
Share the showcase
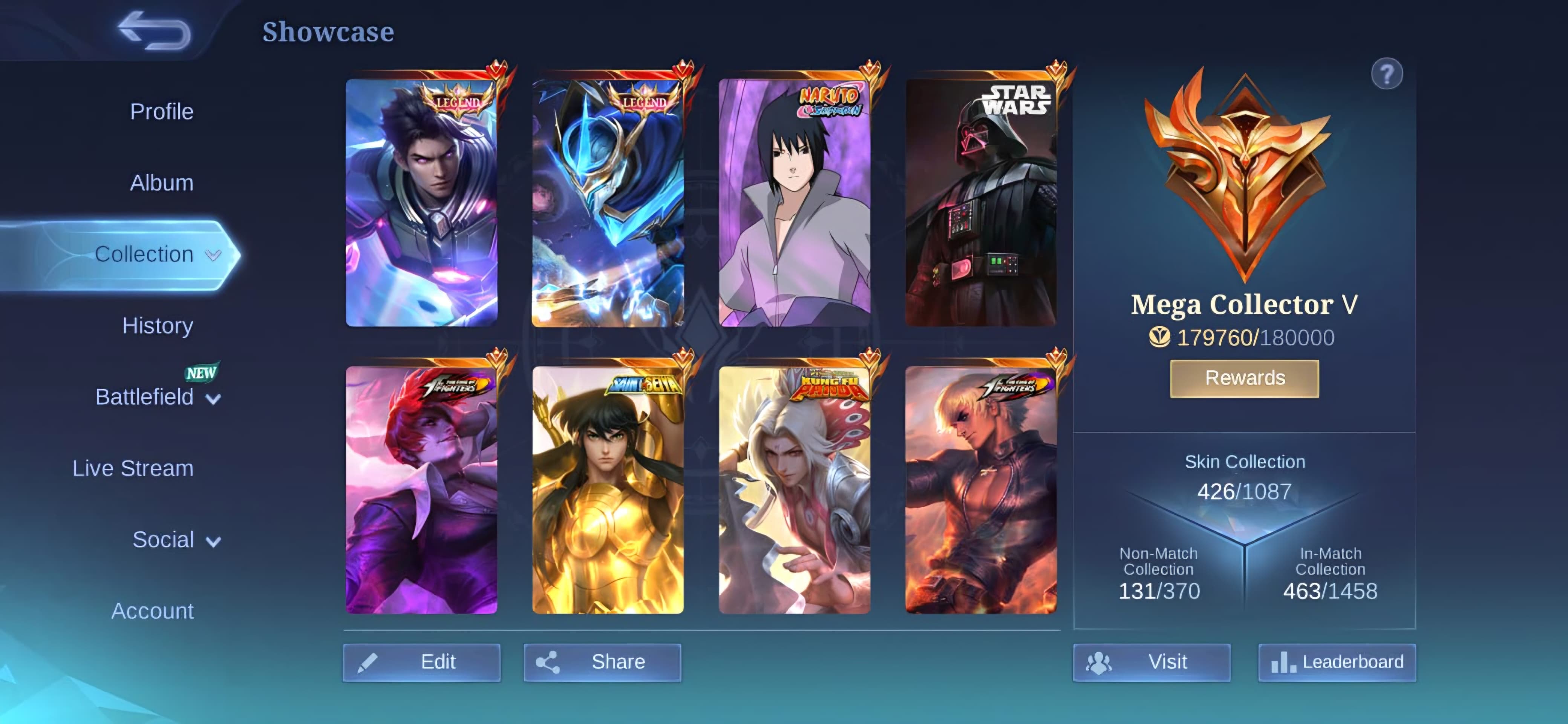point(602,662)
